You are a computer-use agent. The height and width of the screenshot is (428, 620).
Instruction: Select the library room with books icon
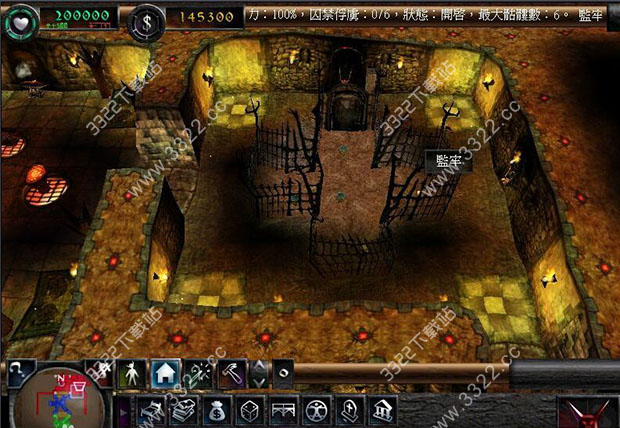tap(183, 410)
